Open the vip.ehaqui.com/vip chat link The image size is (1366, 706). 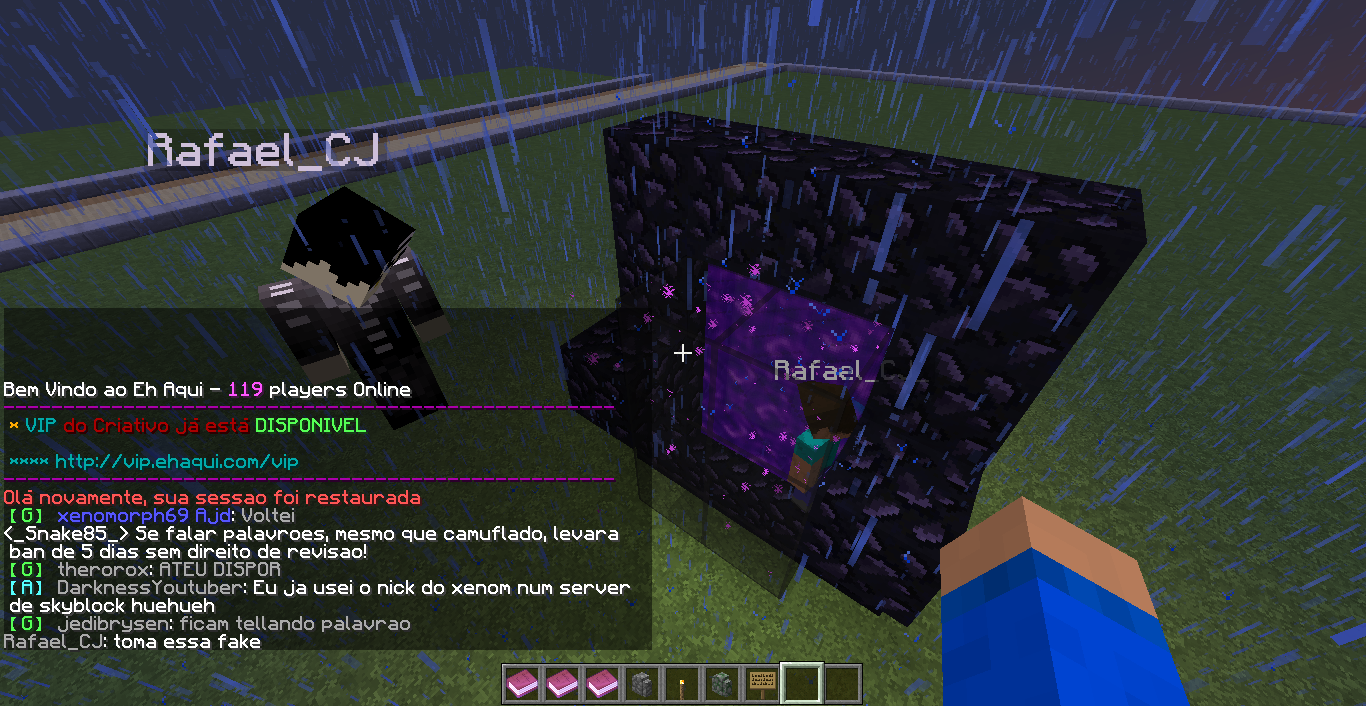pyautogui.click(x=176, y=462)
